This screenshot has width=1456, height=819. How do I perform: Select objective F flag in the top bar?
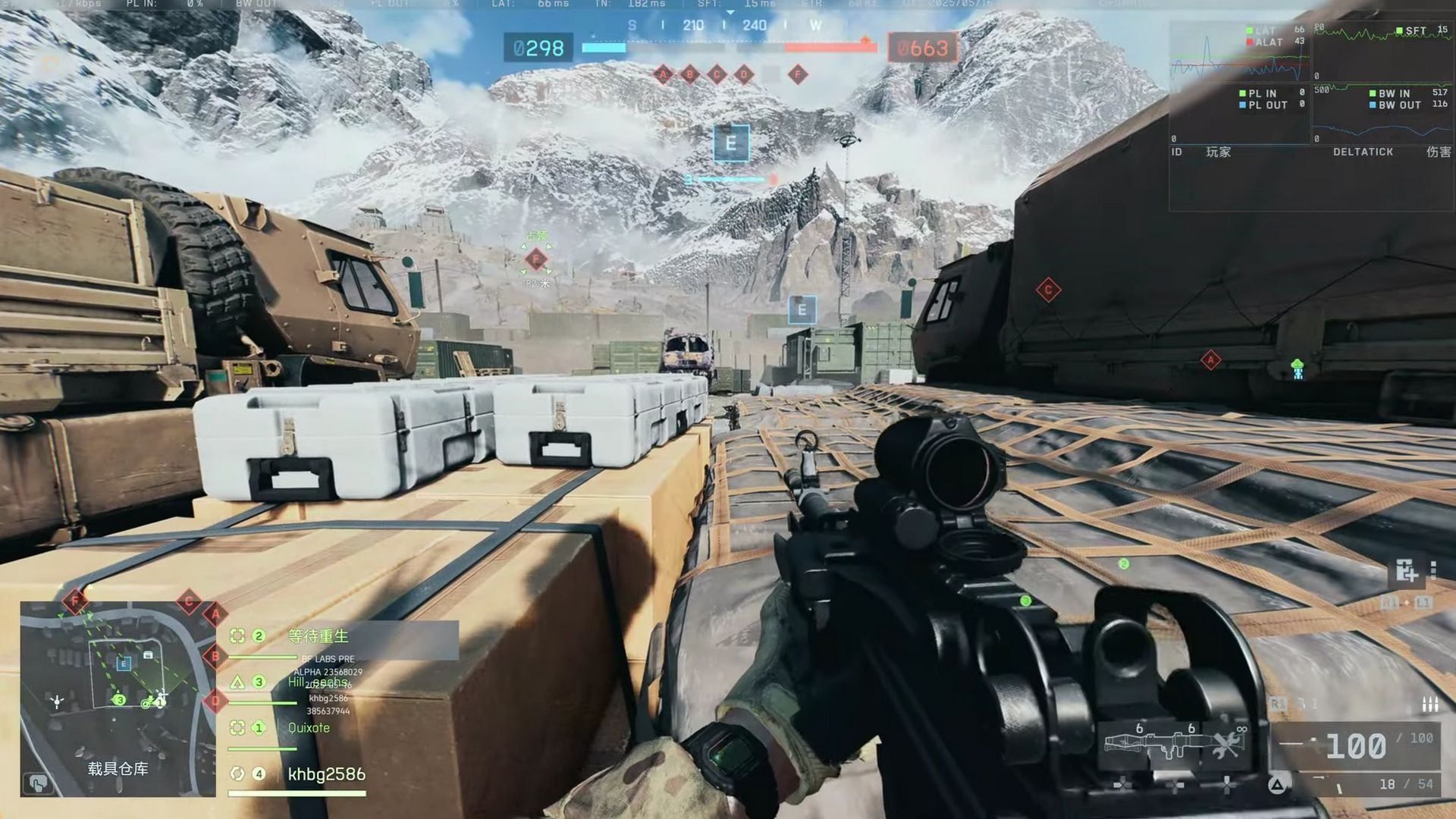tap(797, 74)
